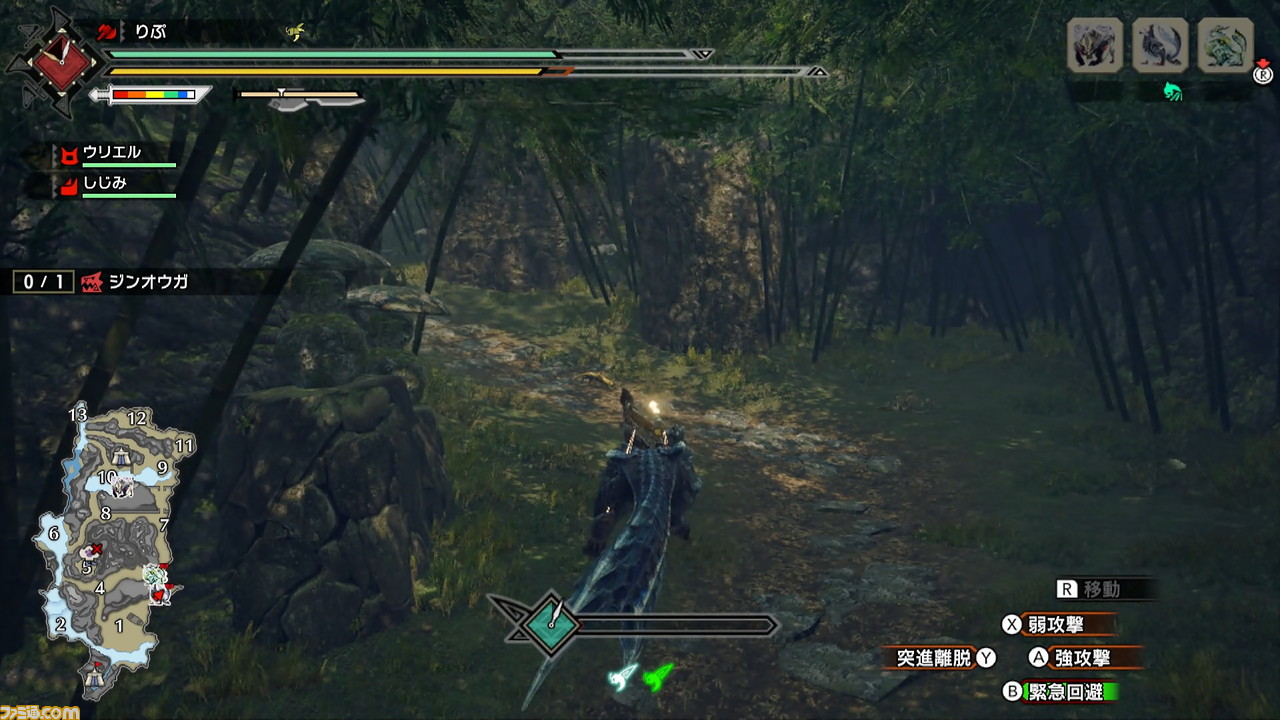
Task: Click the sub-camp tent near area 10
Action: pos(118,457)
